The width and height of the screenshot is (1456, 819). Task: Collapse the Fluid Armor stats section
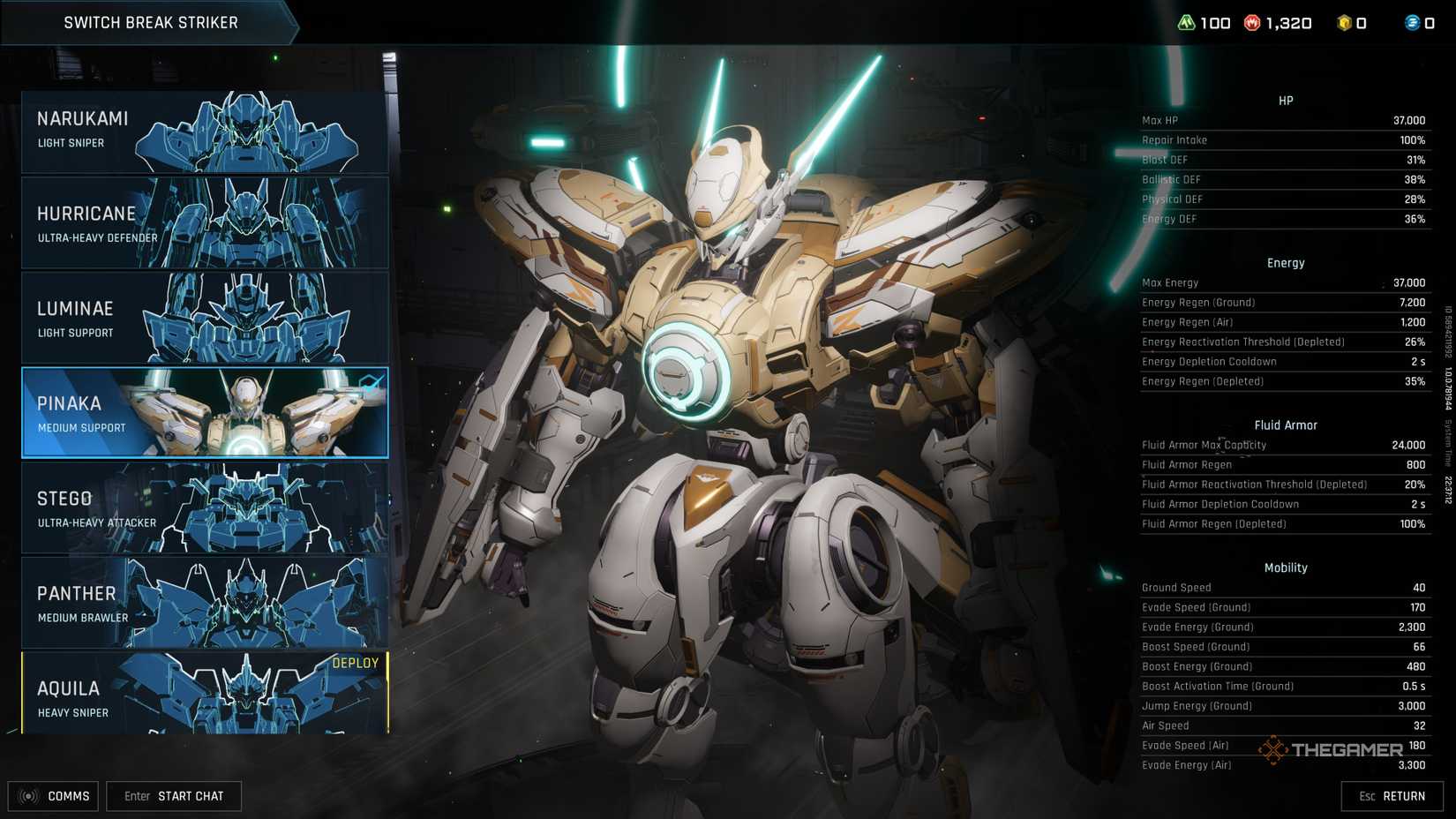(1286, 425)
